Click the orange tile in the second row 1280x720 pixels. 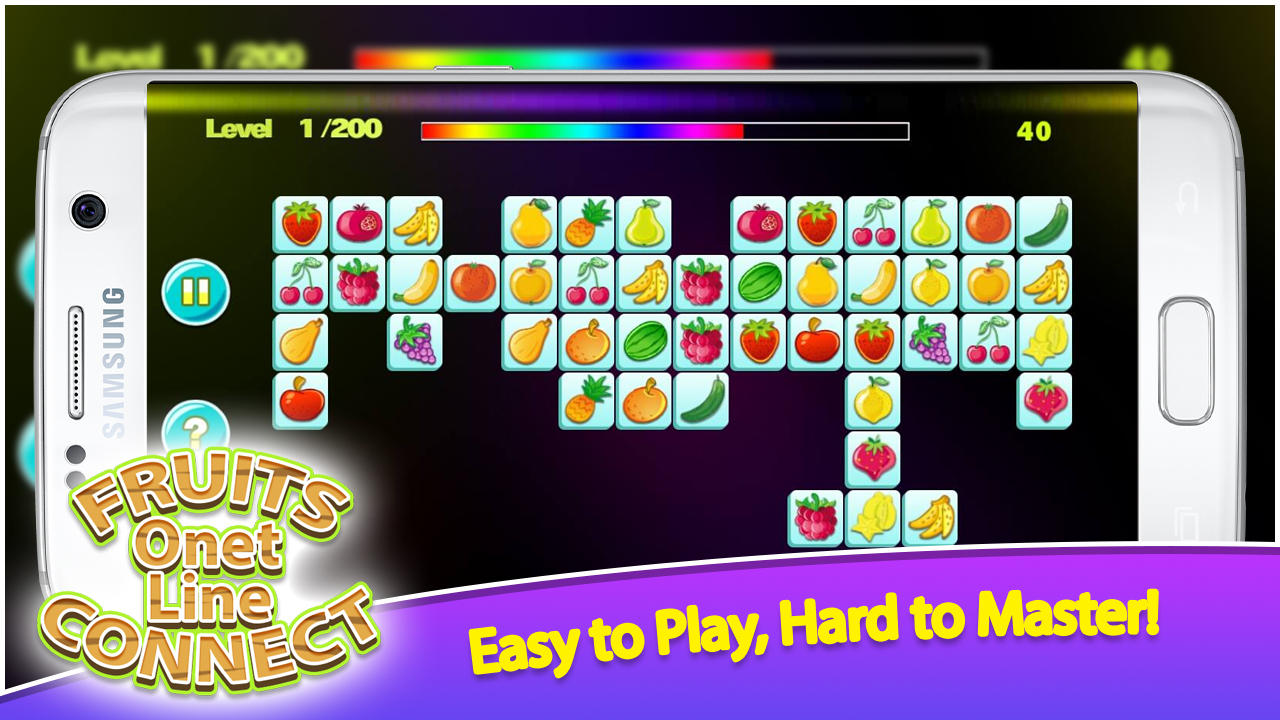[x=475, y=285]
